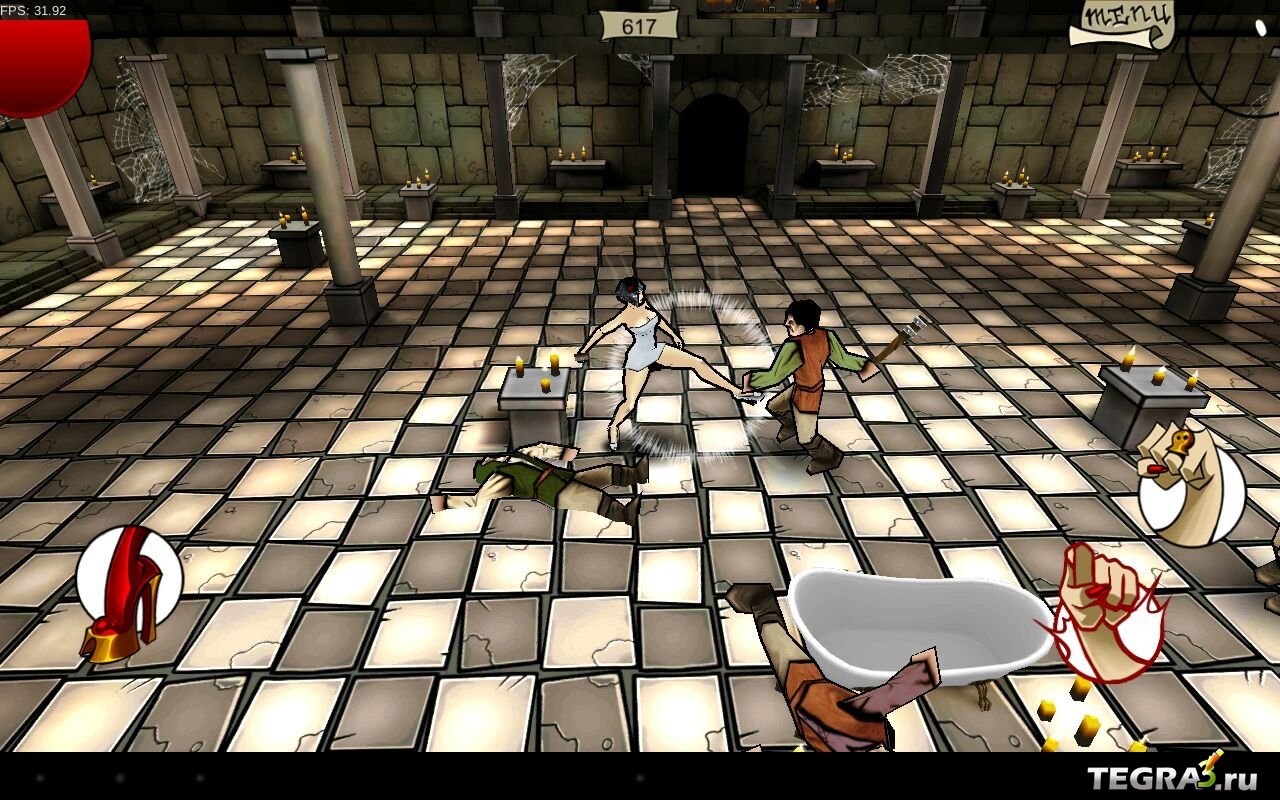Viewport: 1280px width, 800px height.
Task: Open the menu scroll button
Action: pos(1122,22)
